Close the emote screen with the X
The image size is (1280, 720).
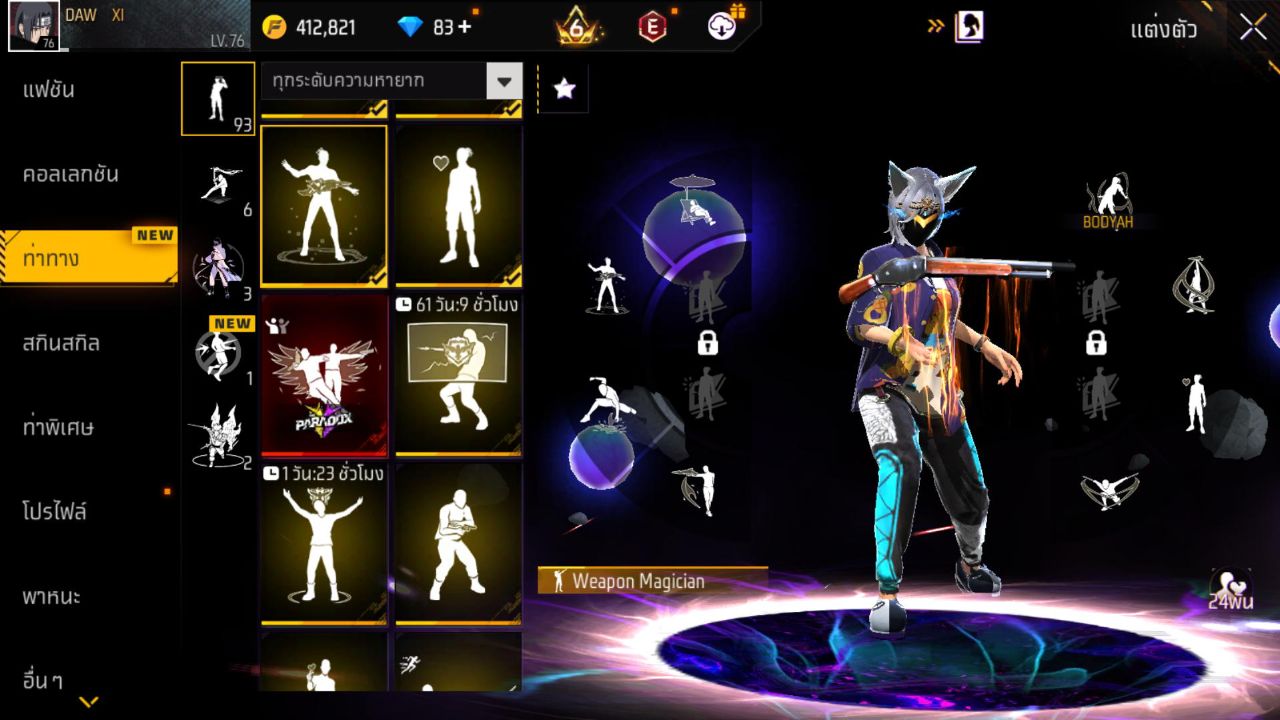pyautogui.click(x=1253, y=28)
